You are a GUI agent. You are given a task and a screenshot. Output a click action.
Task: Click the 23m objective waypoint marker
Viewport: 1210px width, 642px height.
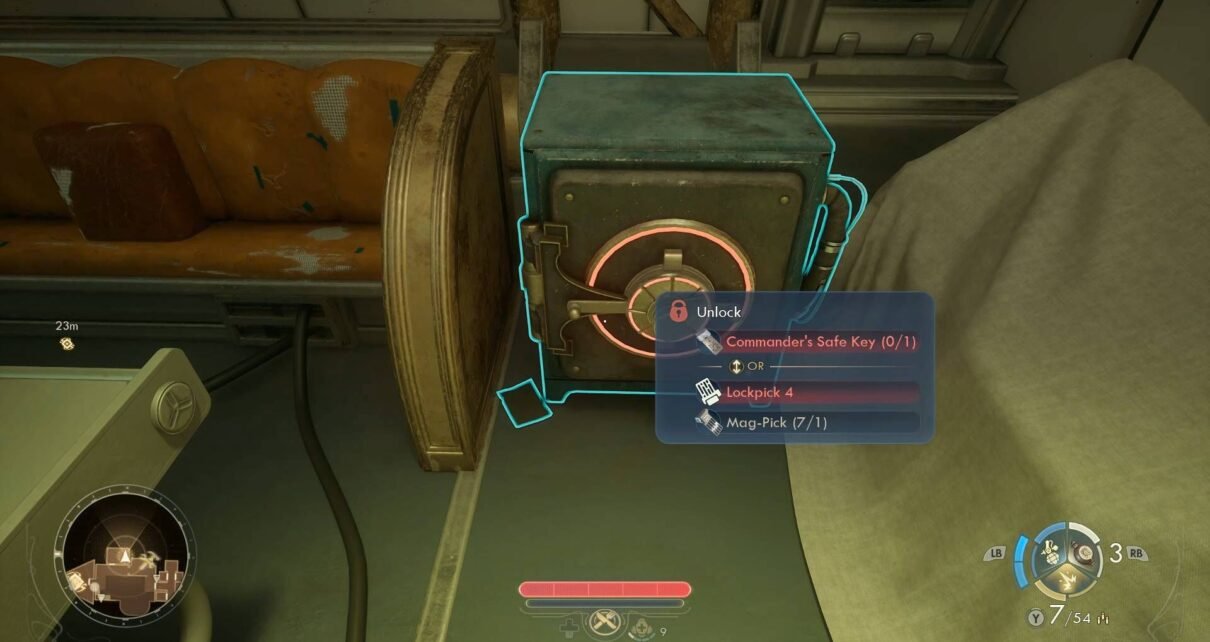[x=67, y=343]
